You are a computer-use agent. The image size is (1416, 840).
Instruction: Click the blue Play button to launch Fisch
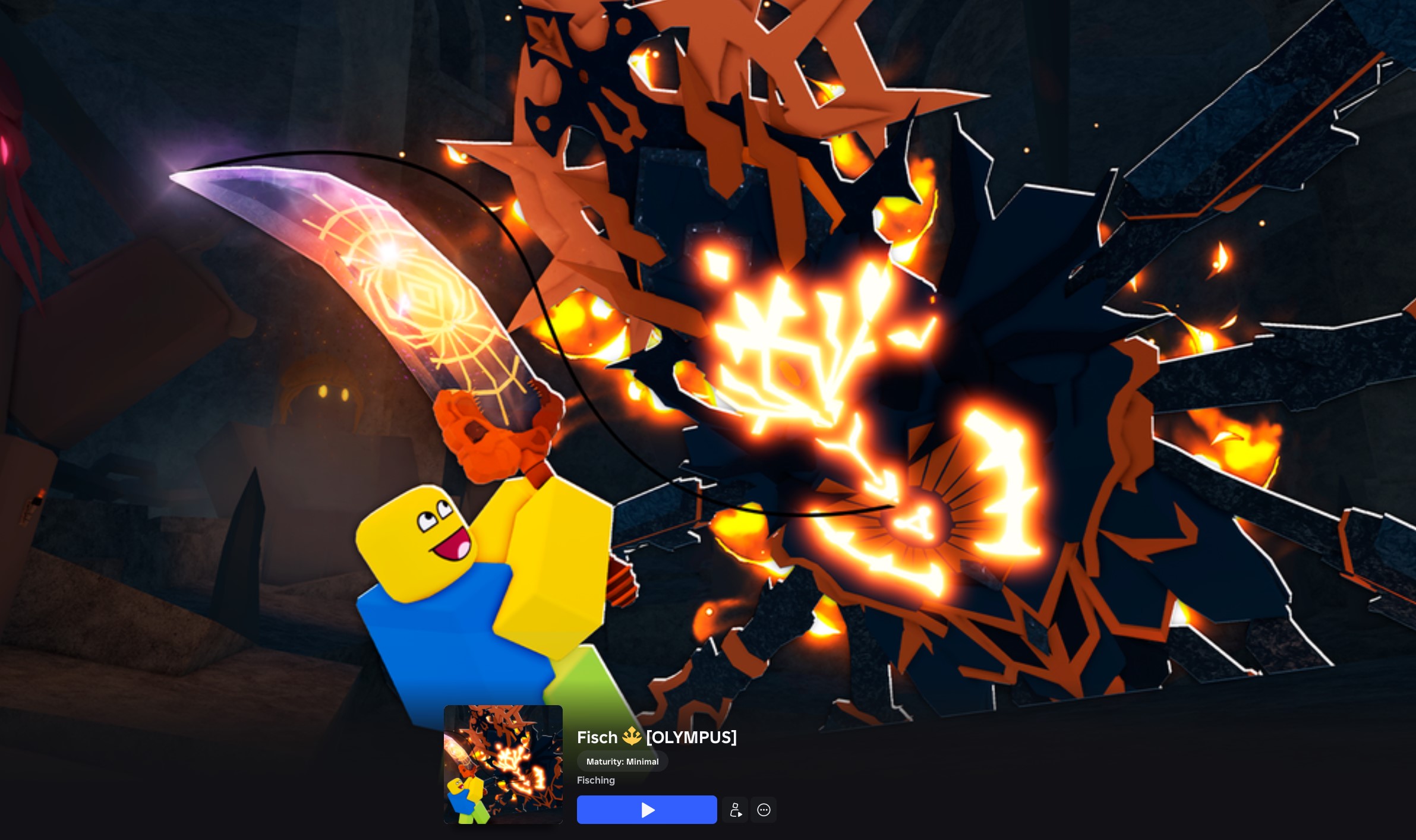646,810
